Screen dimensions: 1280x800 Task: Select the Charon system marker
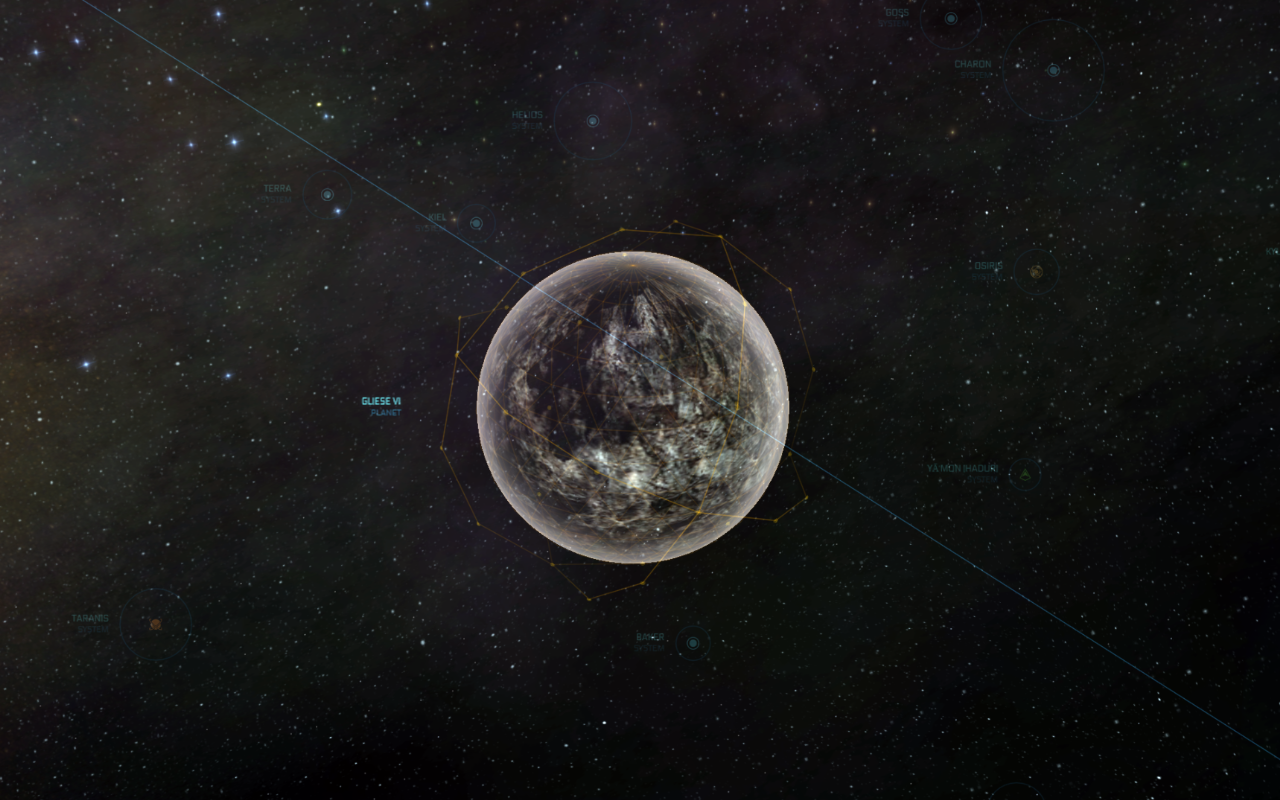1052,70
